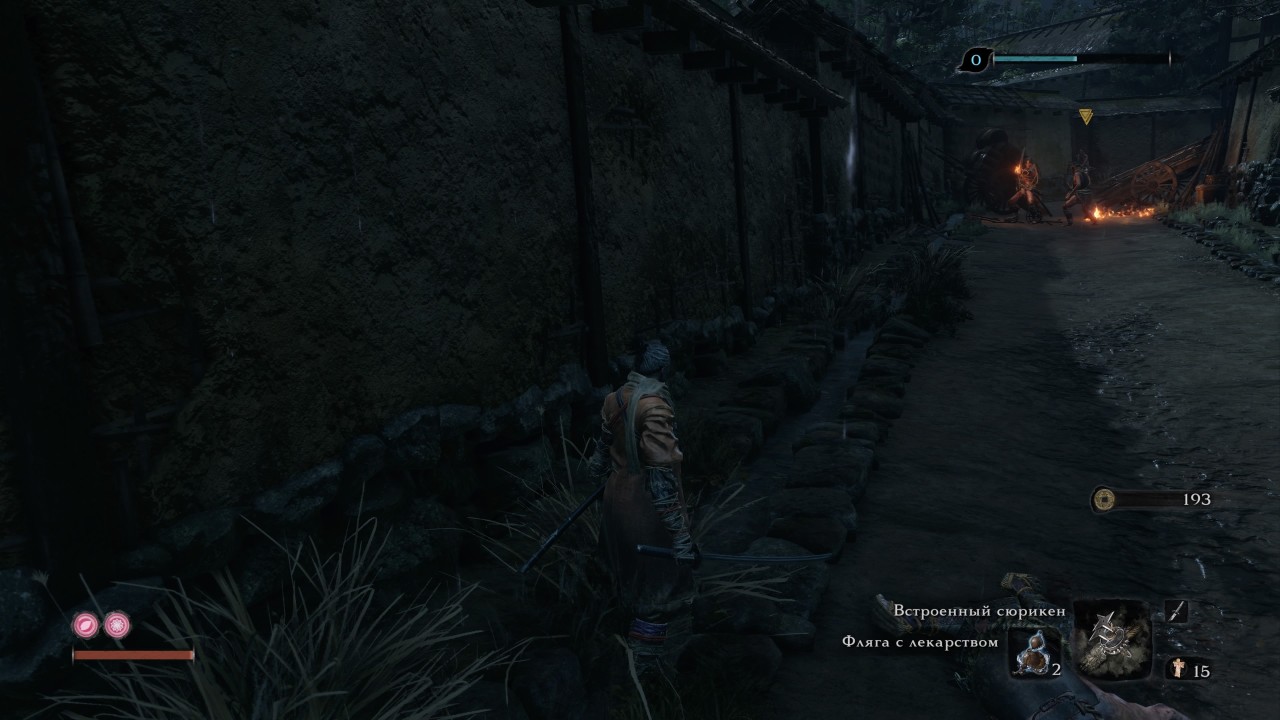Click the yellow alert triangle indicator
The height and width of the screenshot is (720, 1280).
click(x=1084, y=115)
